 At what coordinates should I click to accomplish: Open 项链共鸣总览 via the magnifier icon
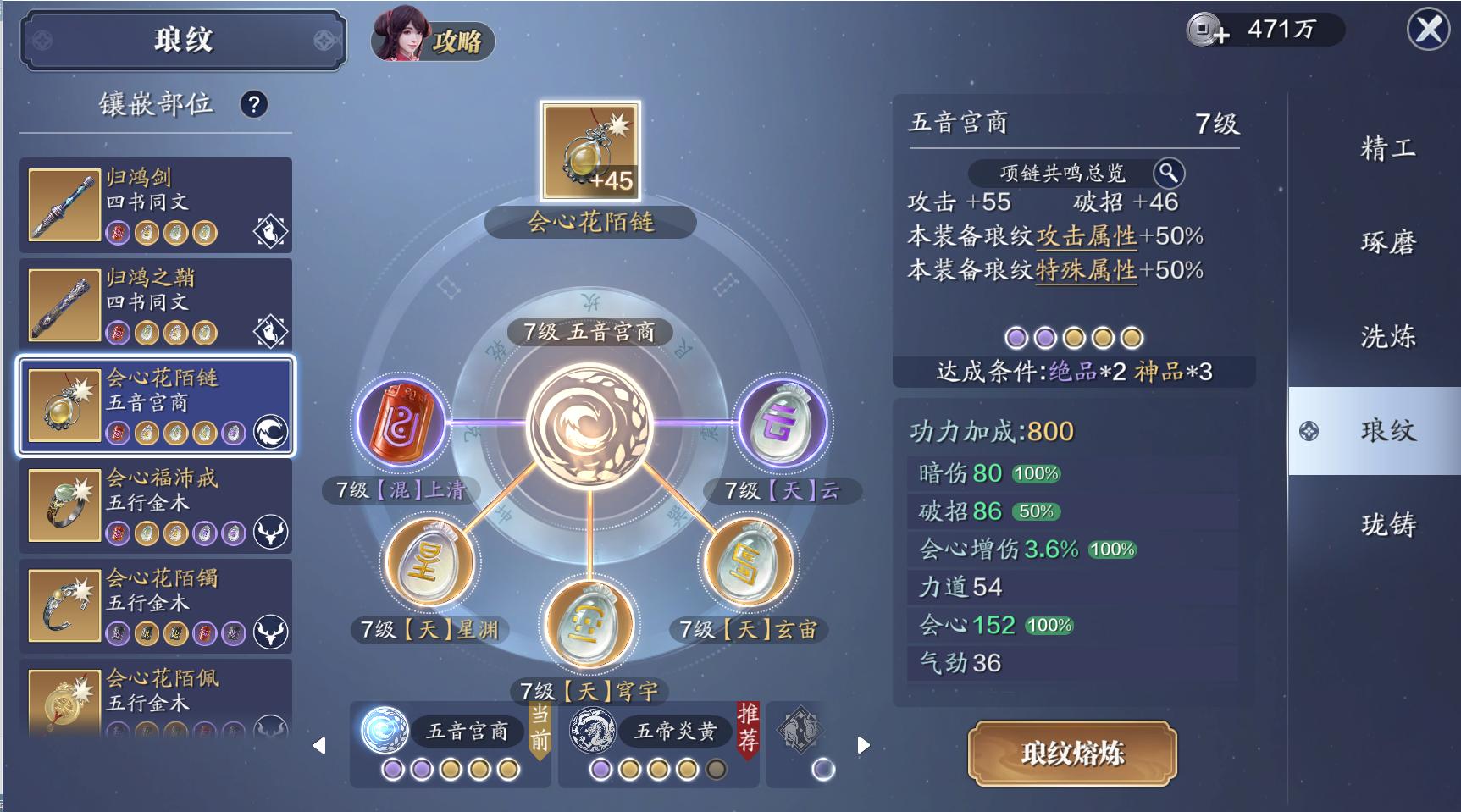click(1169, 172)
